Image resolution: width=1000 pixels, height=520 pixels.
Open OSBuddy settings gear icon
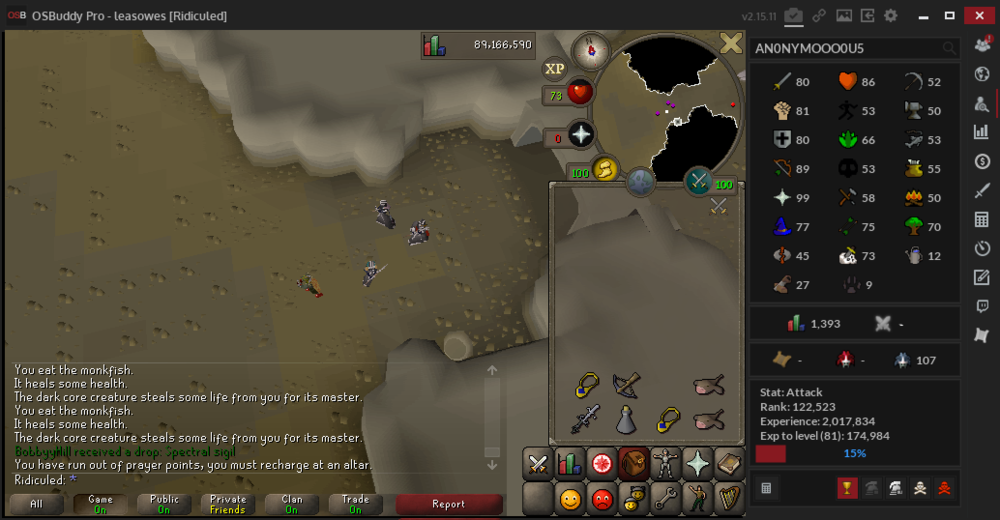pyautogui.click(x=890, y=16)
